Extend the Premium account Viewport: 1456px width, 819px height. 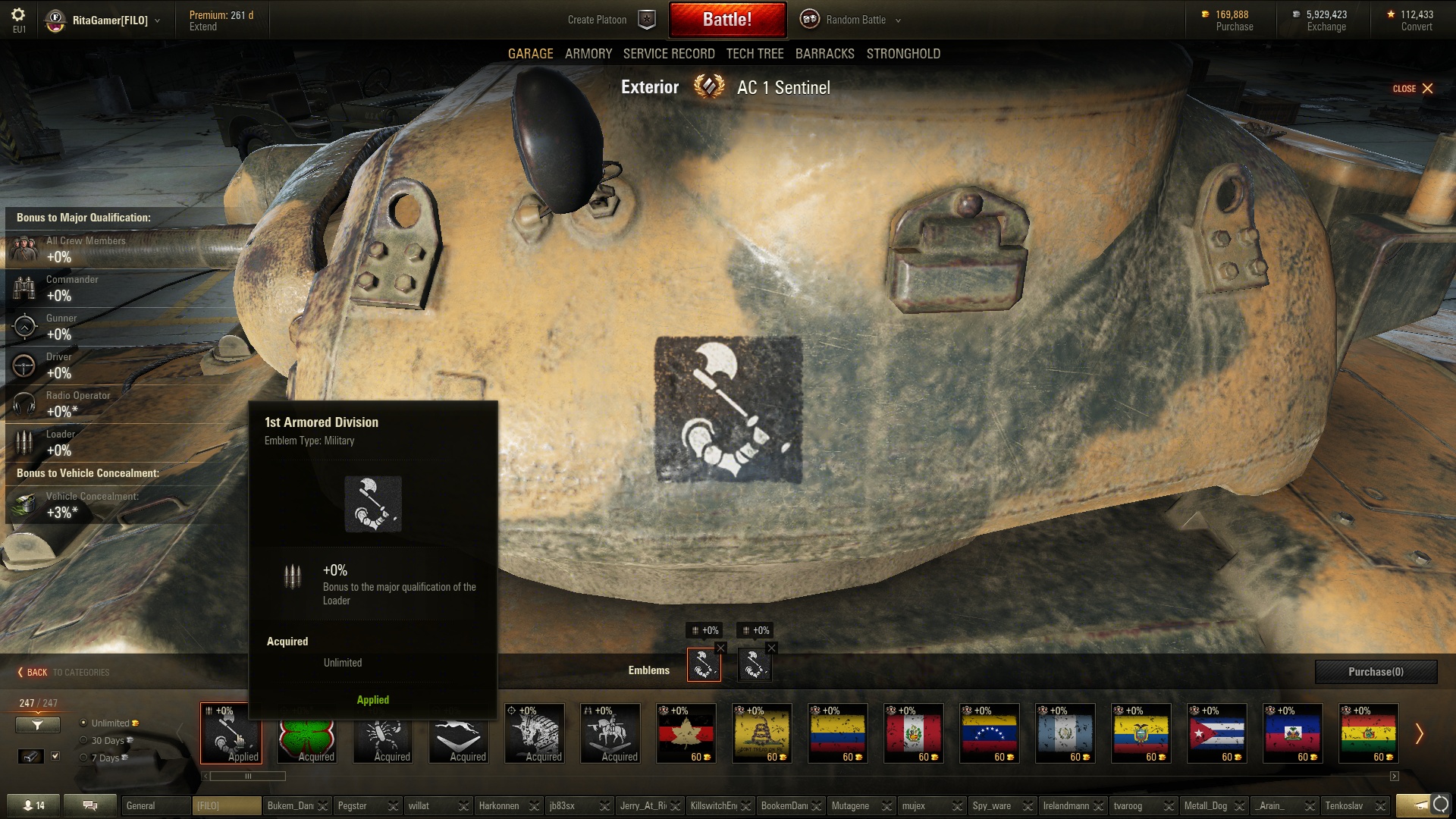203,27
